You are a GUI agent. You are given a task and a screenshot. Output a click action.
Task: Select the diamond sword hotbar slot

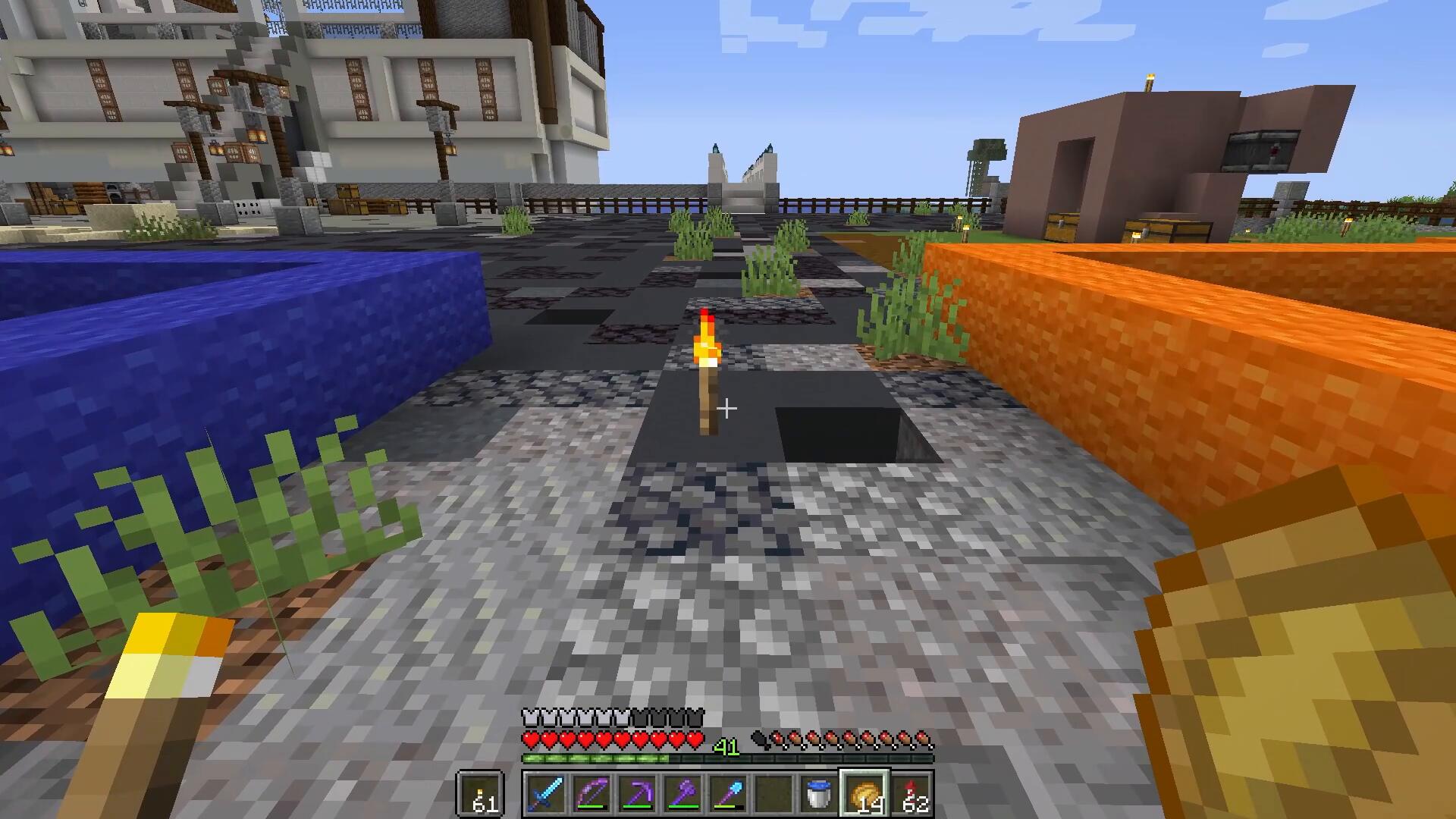coord(545,794)
